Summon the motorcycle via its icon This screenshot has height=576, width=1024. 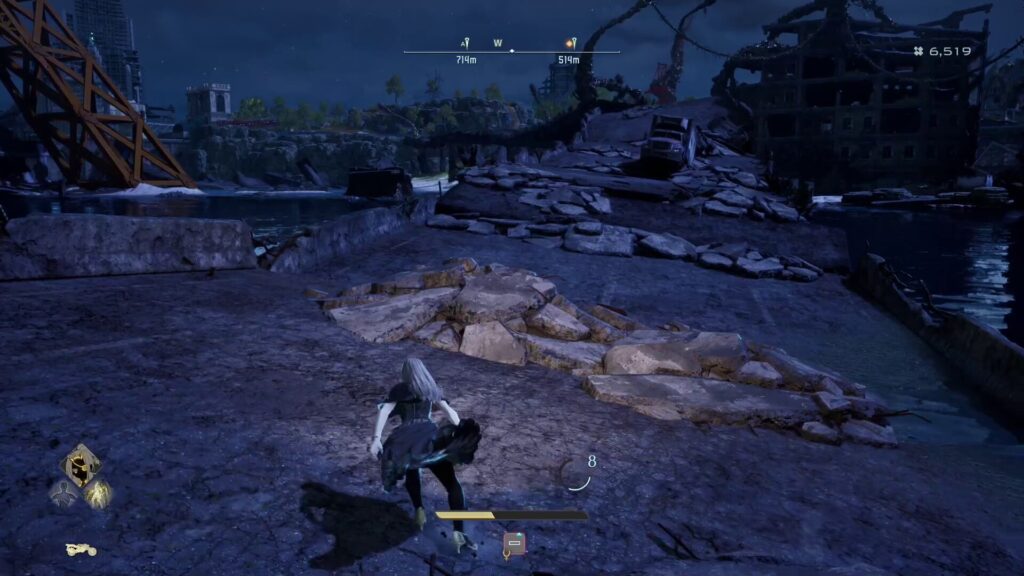pos(81,549)
